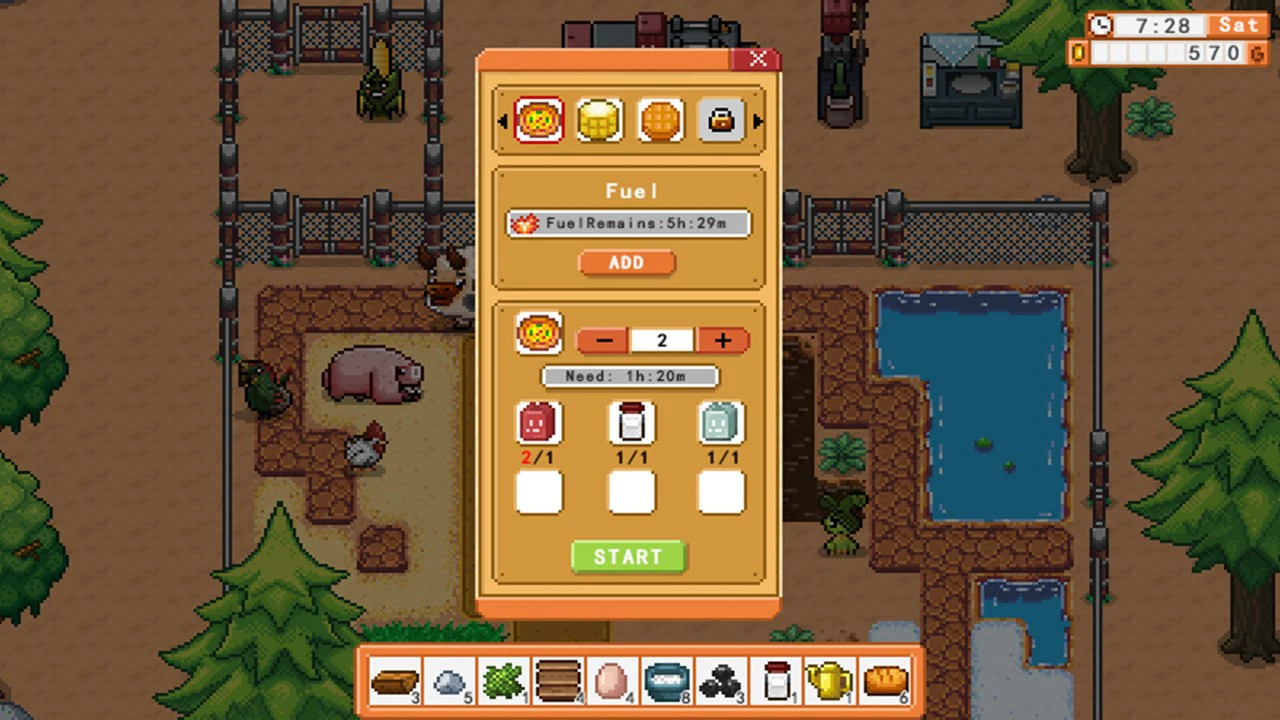Start cooking with the START button
Viewport: 1280px width, 720px height.
pos(628,557)
